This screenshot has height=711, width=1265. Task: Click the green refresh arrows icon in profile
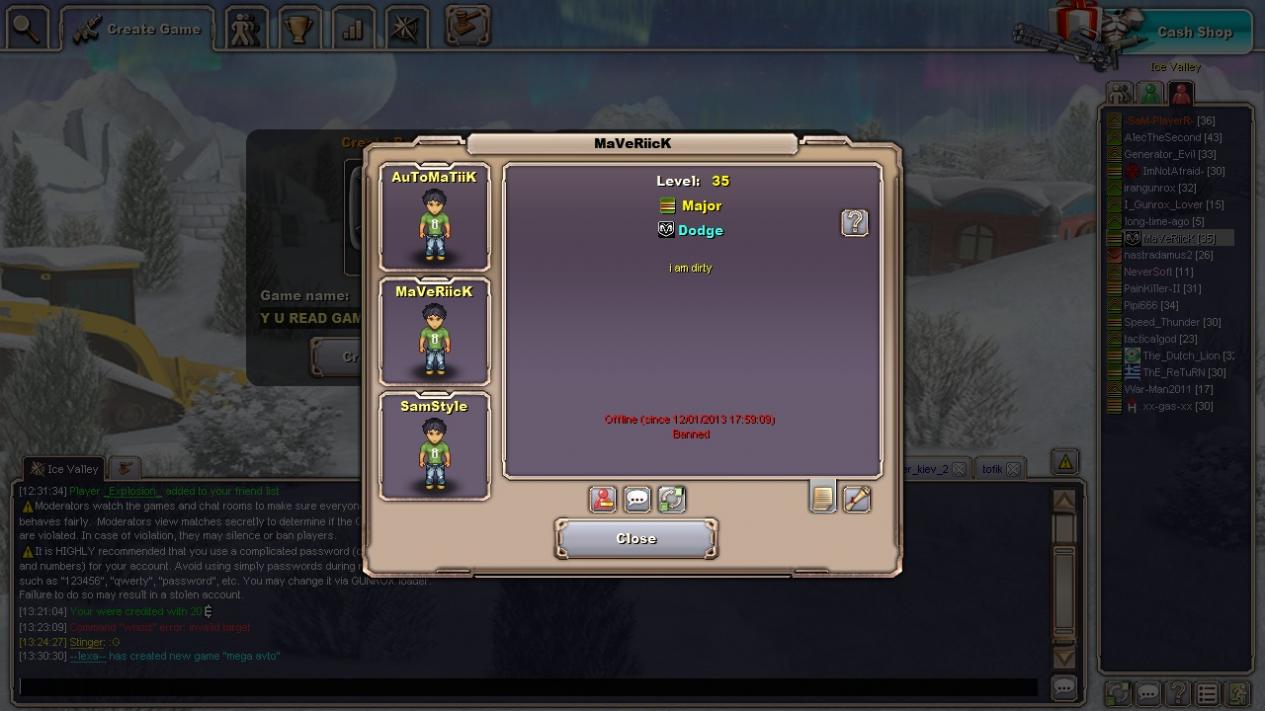[x=671, y=499]
